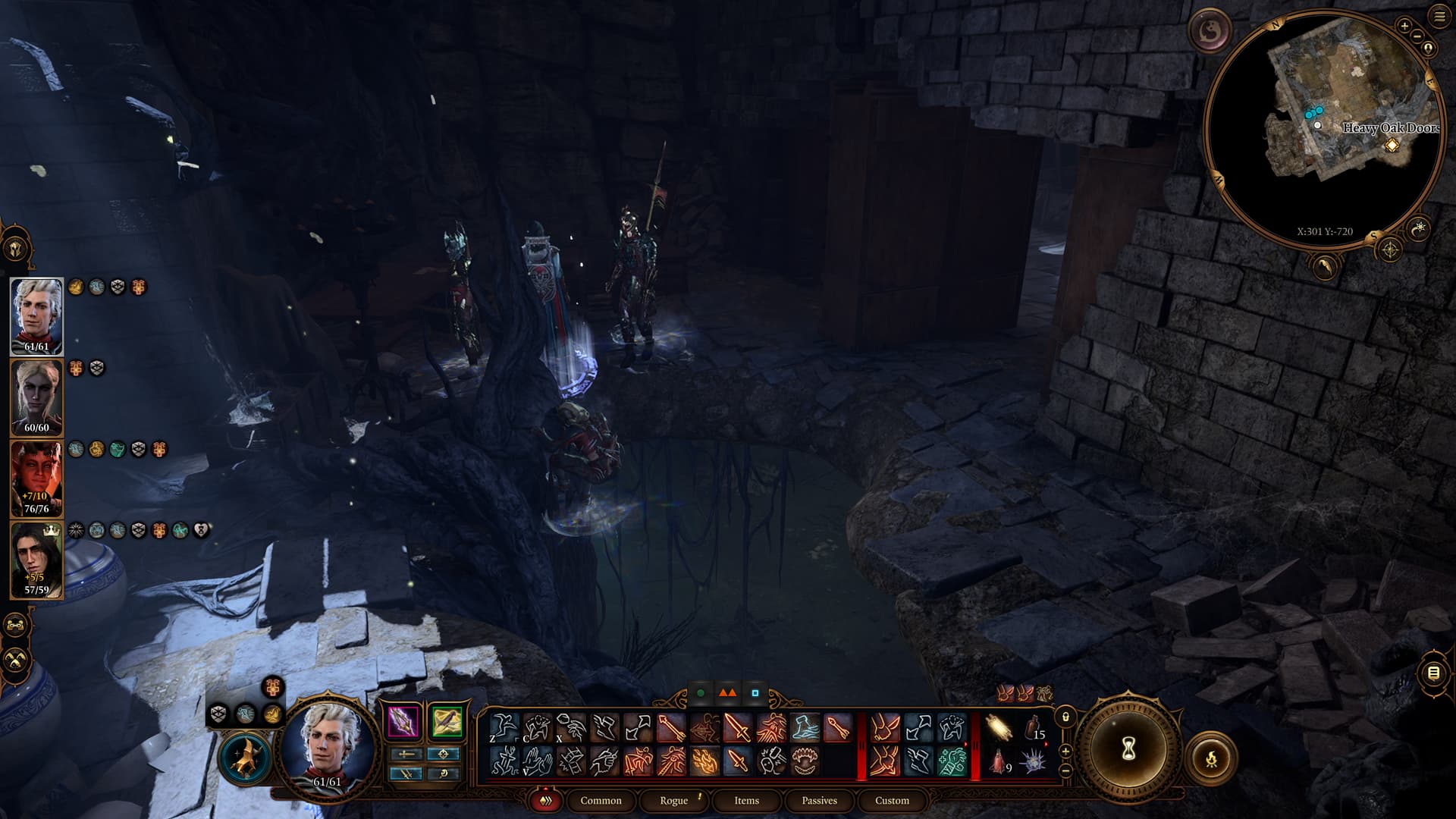Select the green-bordered crossbow ranged weapon slot

coord(445,721)
